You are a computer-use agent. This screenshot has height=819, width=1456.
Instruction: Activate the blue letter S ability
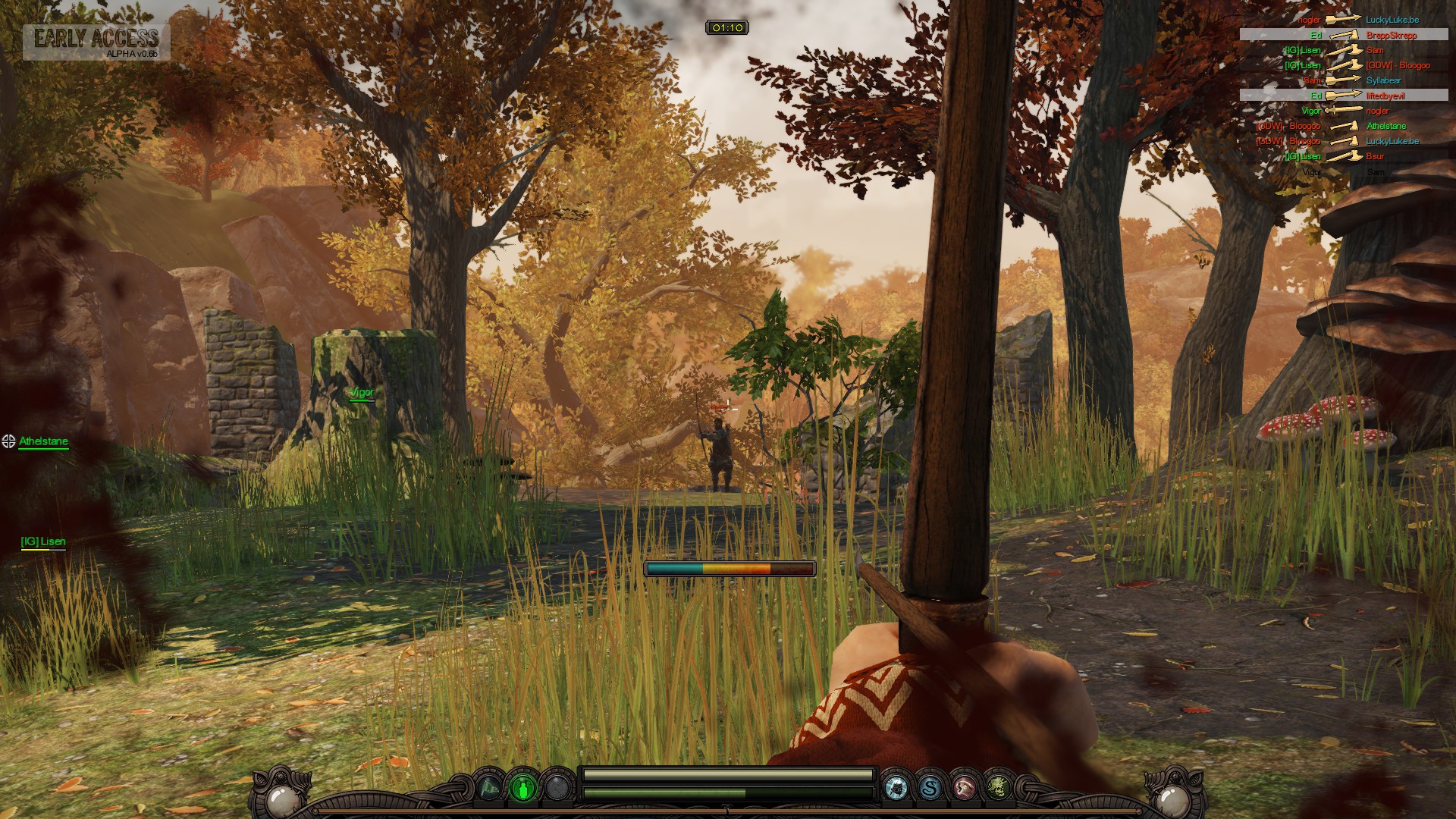[930, 788]
